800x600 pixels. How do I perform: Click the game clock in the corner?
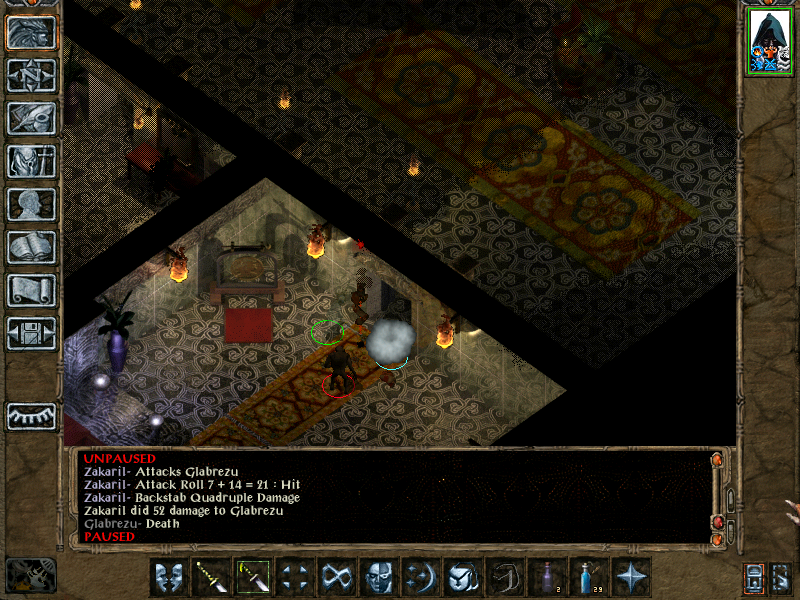click(30, 575)
